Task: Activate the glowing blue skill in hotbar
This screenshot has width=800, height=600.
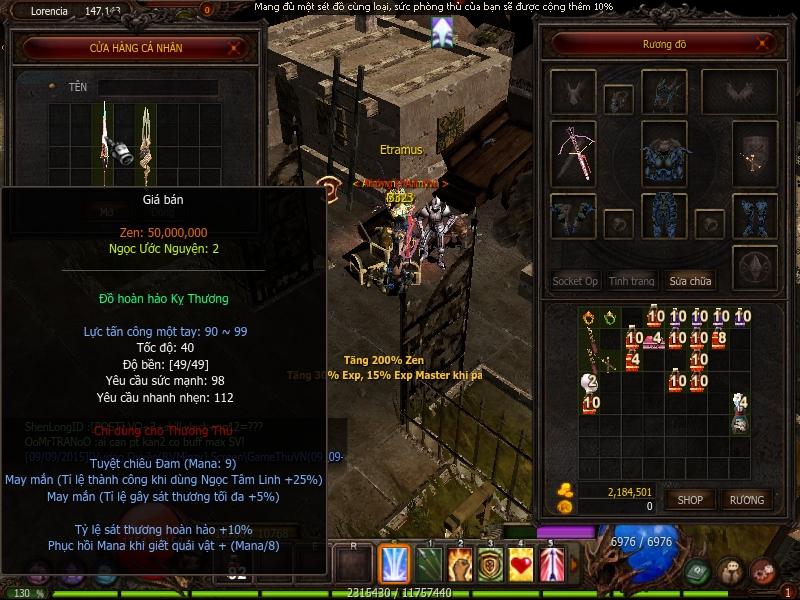Action: tap(395, 563)
